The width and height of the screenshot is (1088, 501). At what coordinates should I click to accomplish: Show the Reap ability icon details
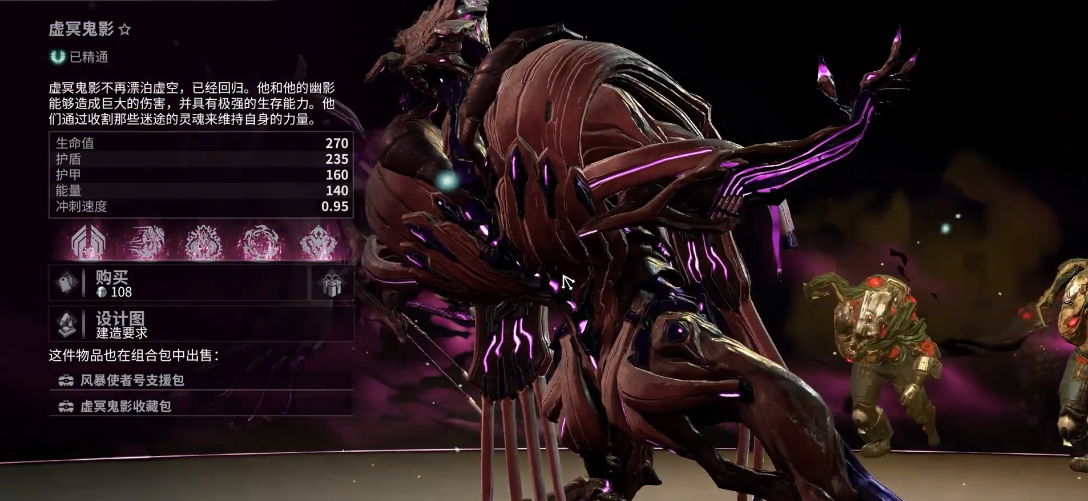pos(147,243)
